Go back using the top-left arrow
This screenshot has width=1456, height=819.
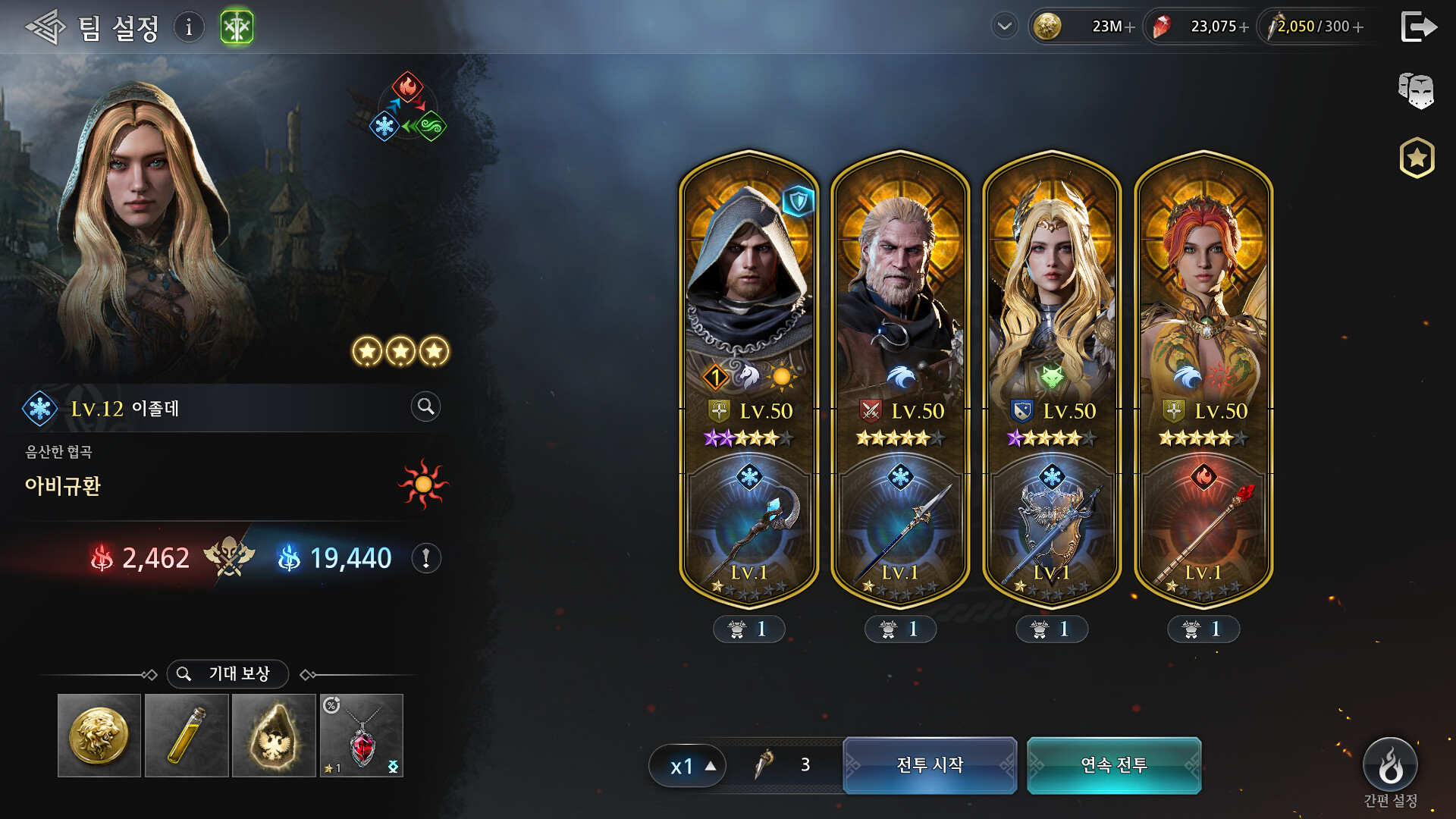[x=45, y=28]
